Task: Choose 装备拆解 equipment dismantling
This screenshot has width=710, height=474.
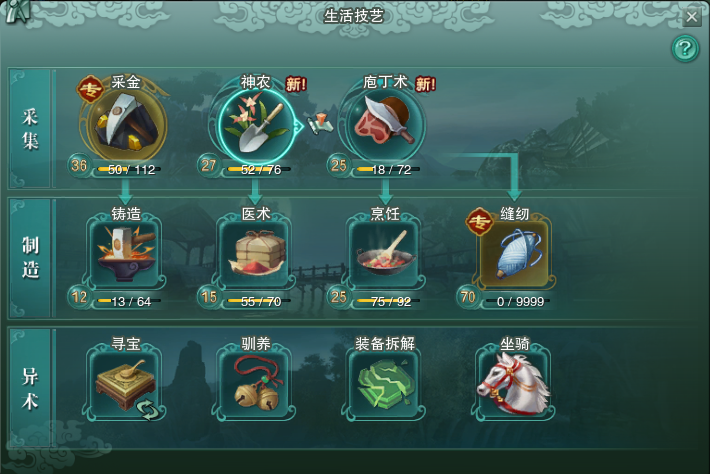Action: point(385,382)
